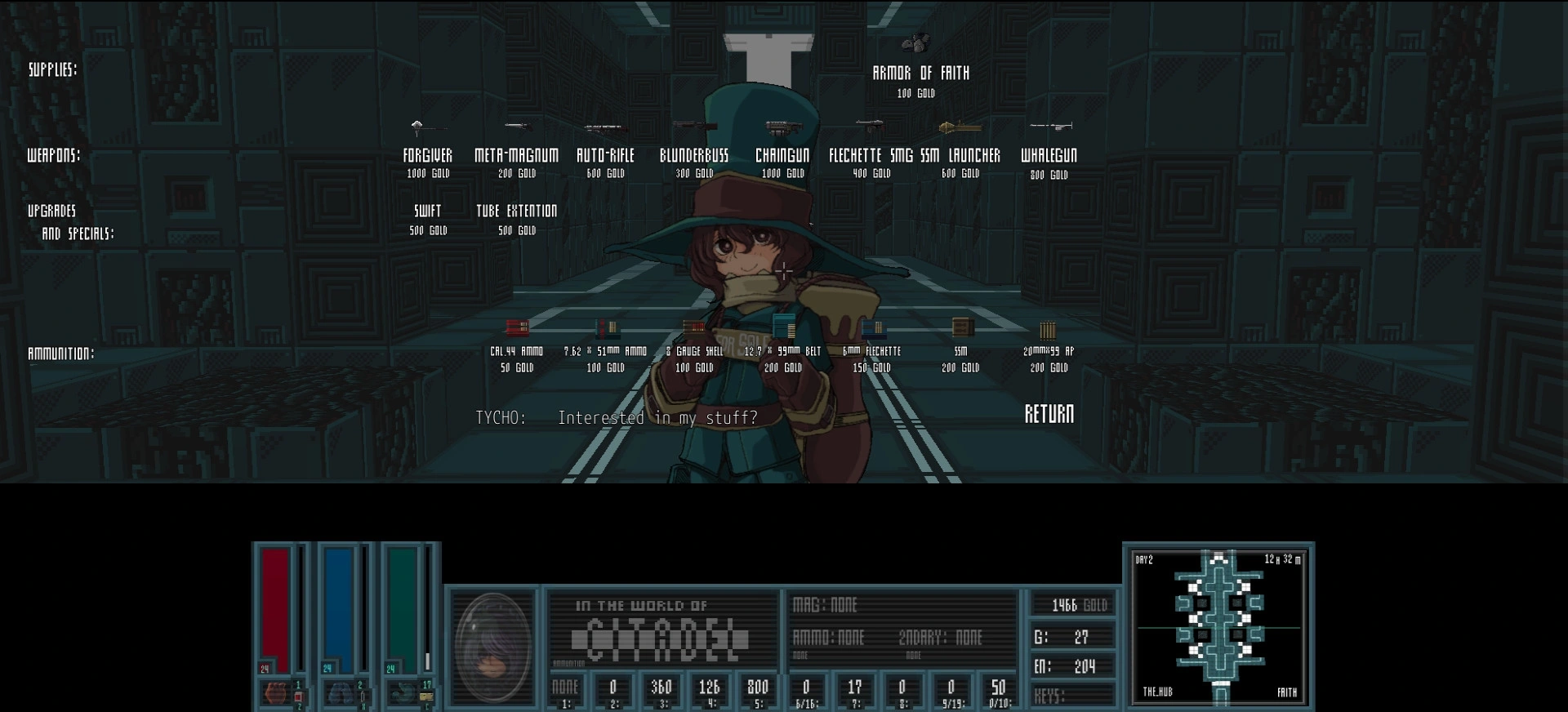Buy the Armor of Faith supply
The image size is (1568, 712).
point(920,73)
